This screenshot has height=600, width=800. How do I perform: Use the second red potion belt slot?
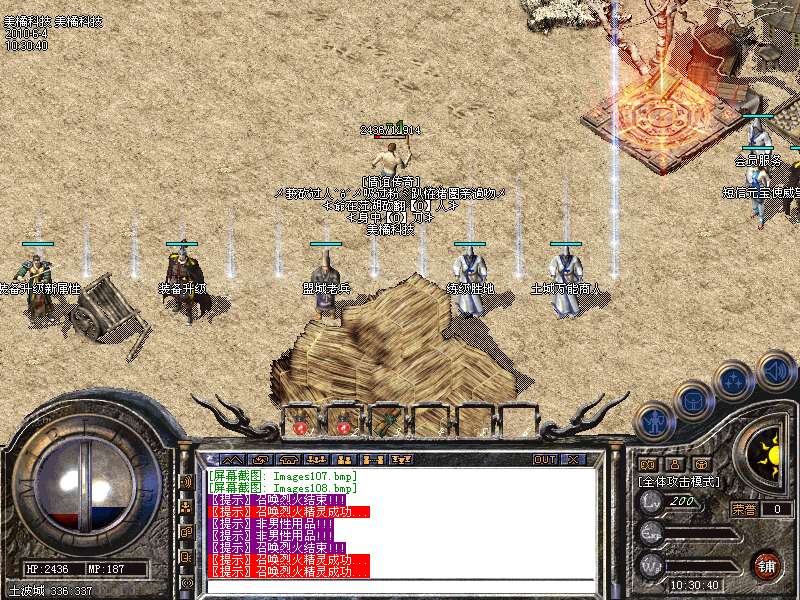click(343, 423)
